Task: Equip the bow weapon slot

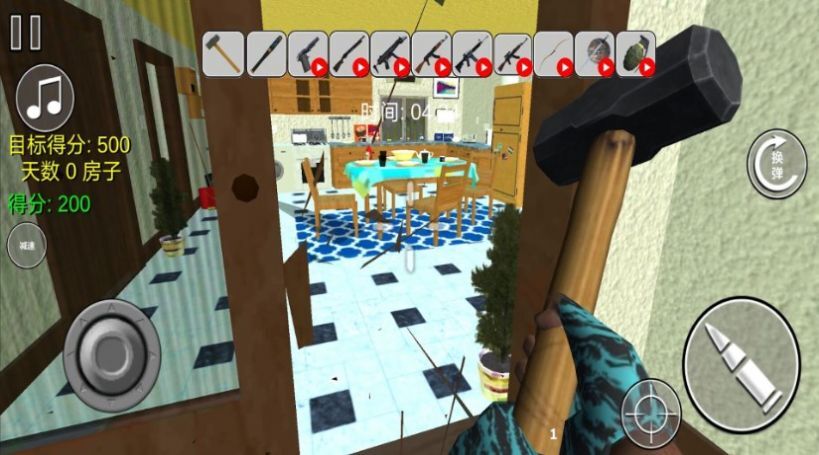Action: 553,53
